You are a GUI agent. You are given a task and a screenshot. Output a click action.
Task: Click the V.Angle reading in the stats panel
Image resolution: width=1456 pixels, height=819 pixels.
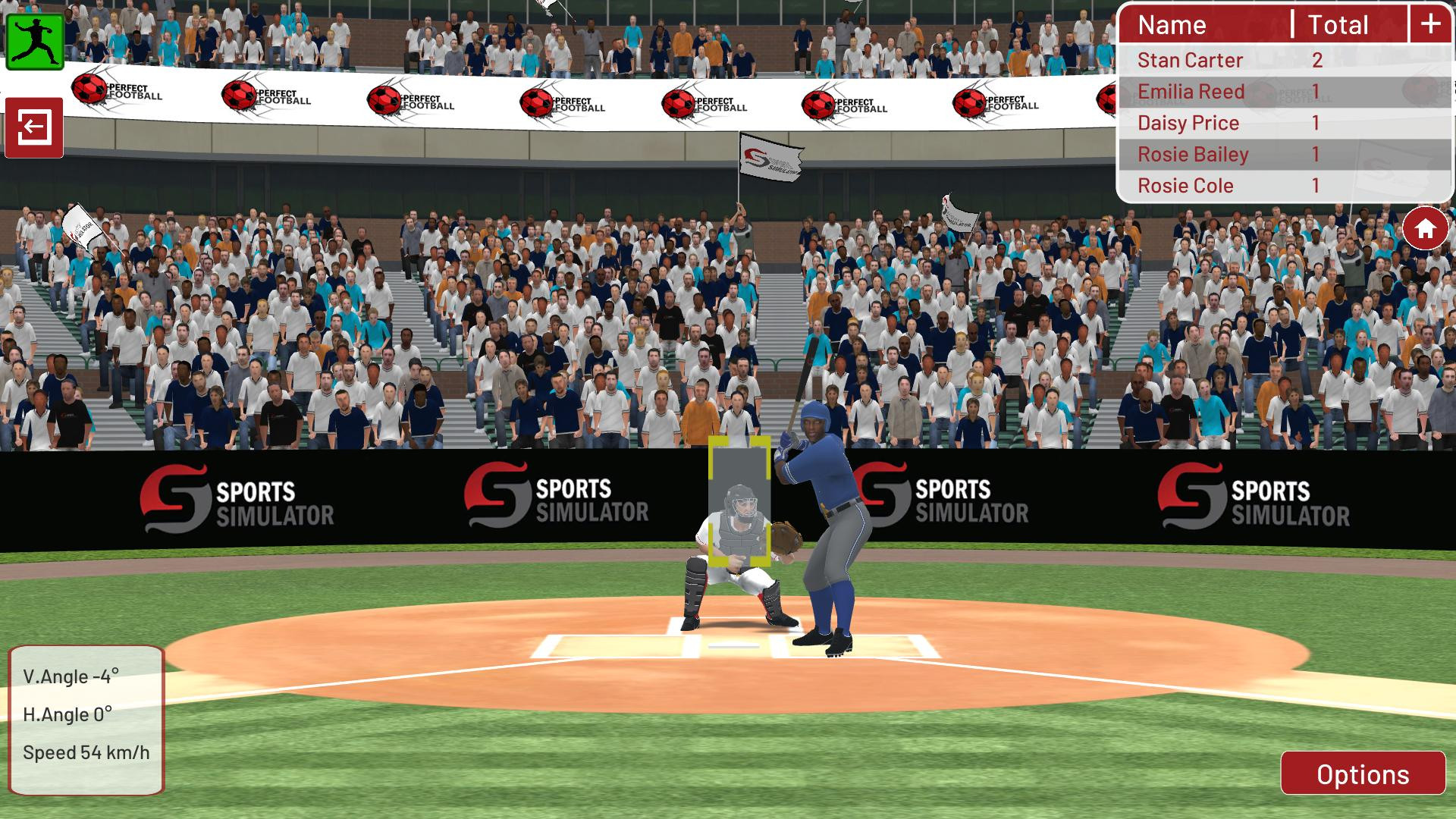(x=72, y=676)
